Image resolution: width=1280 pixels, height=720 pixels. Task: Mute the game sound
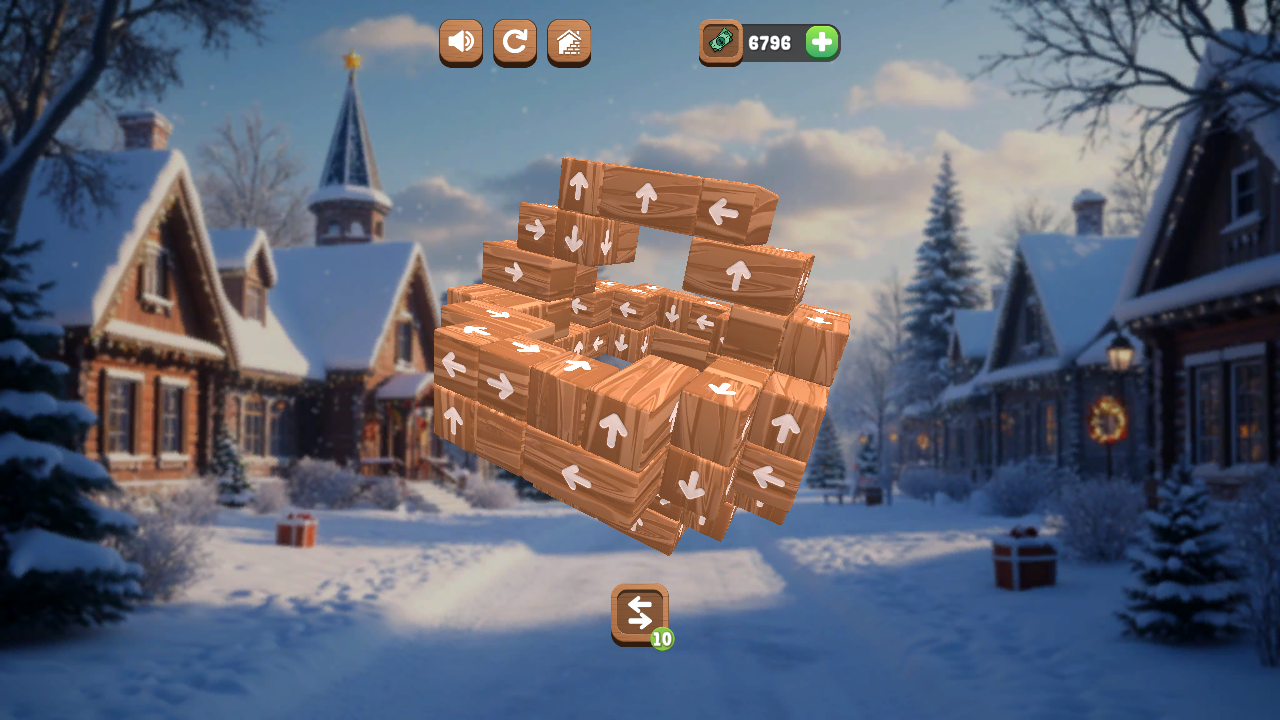tap(460, 43)
